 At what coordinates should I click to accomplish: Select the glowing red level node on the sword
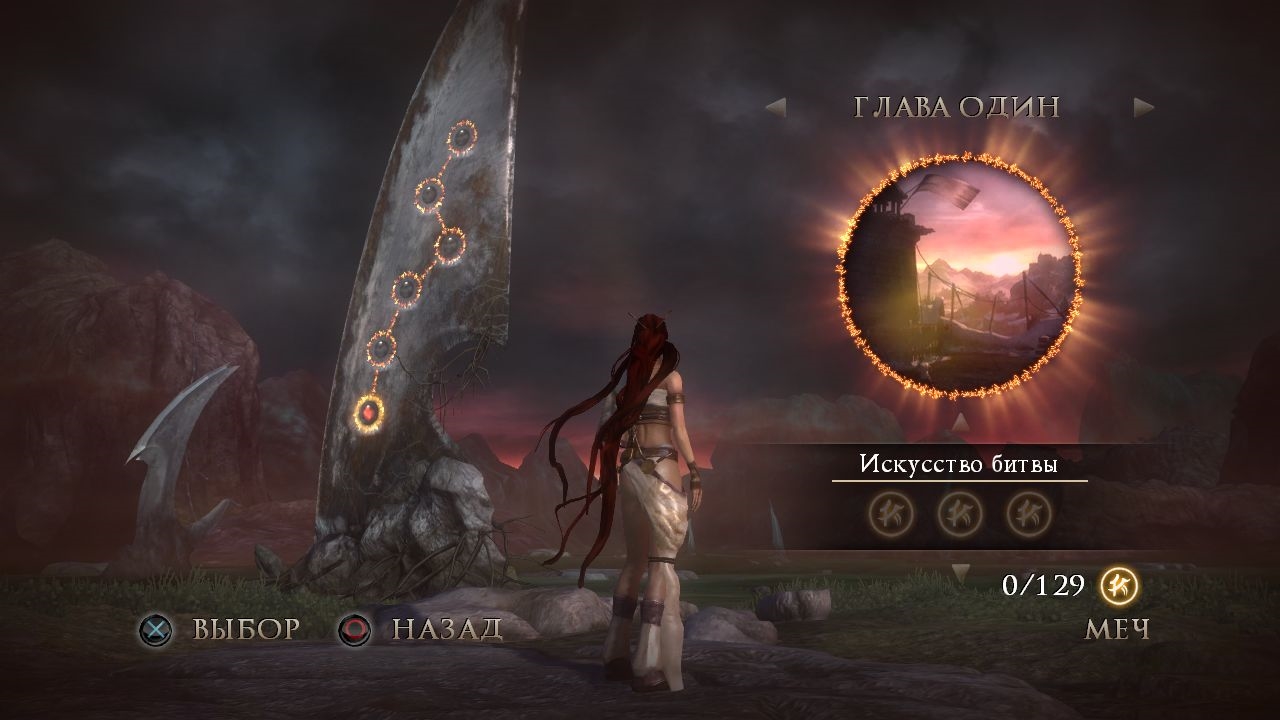369,411
